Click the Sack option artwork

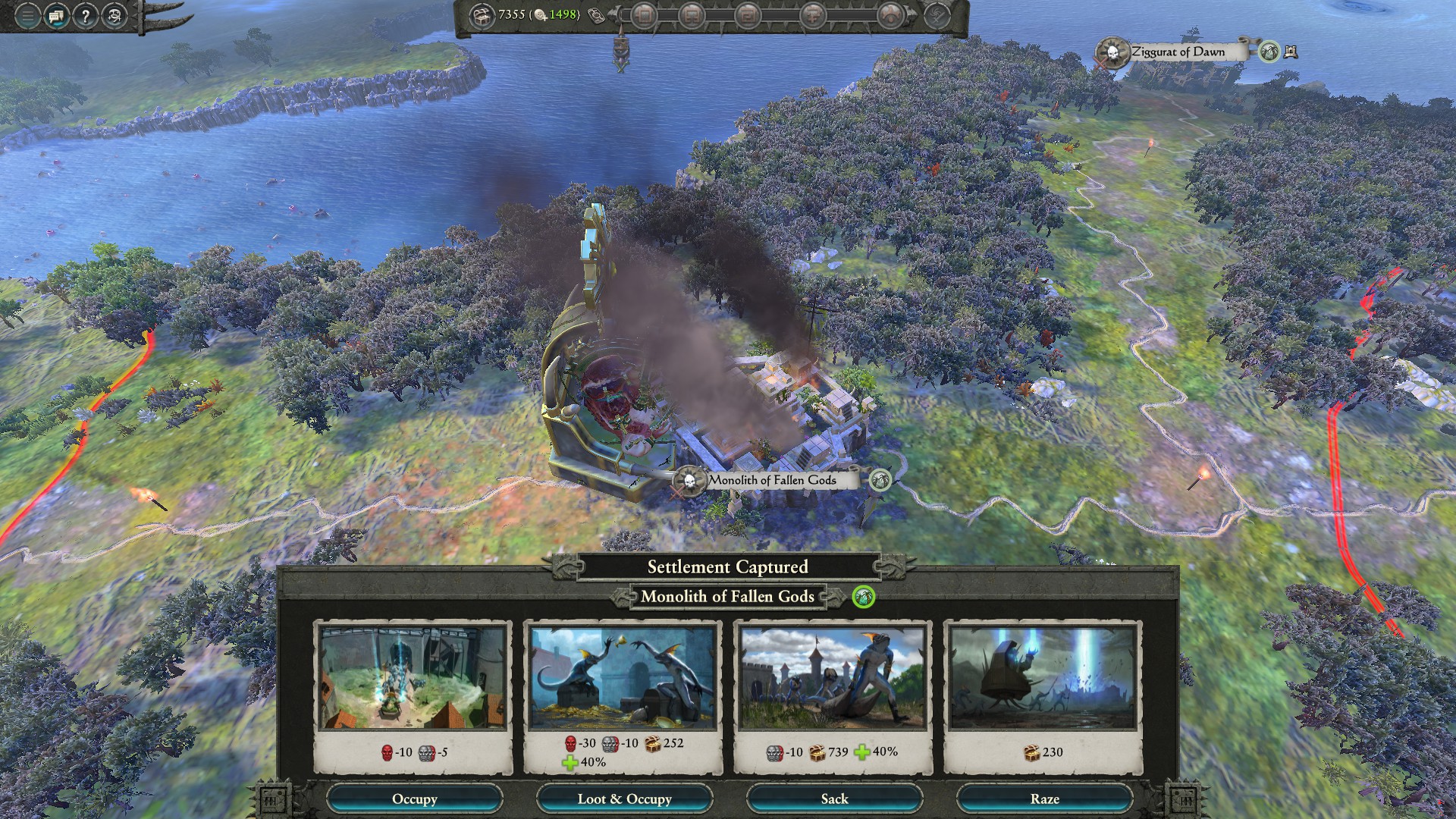(833, 677)
